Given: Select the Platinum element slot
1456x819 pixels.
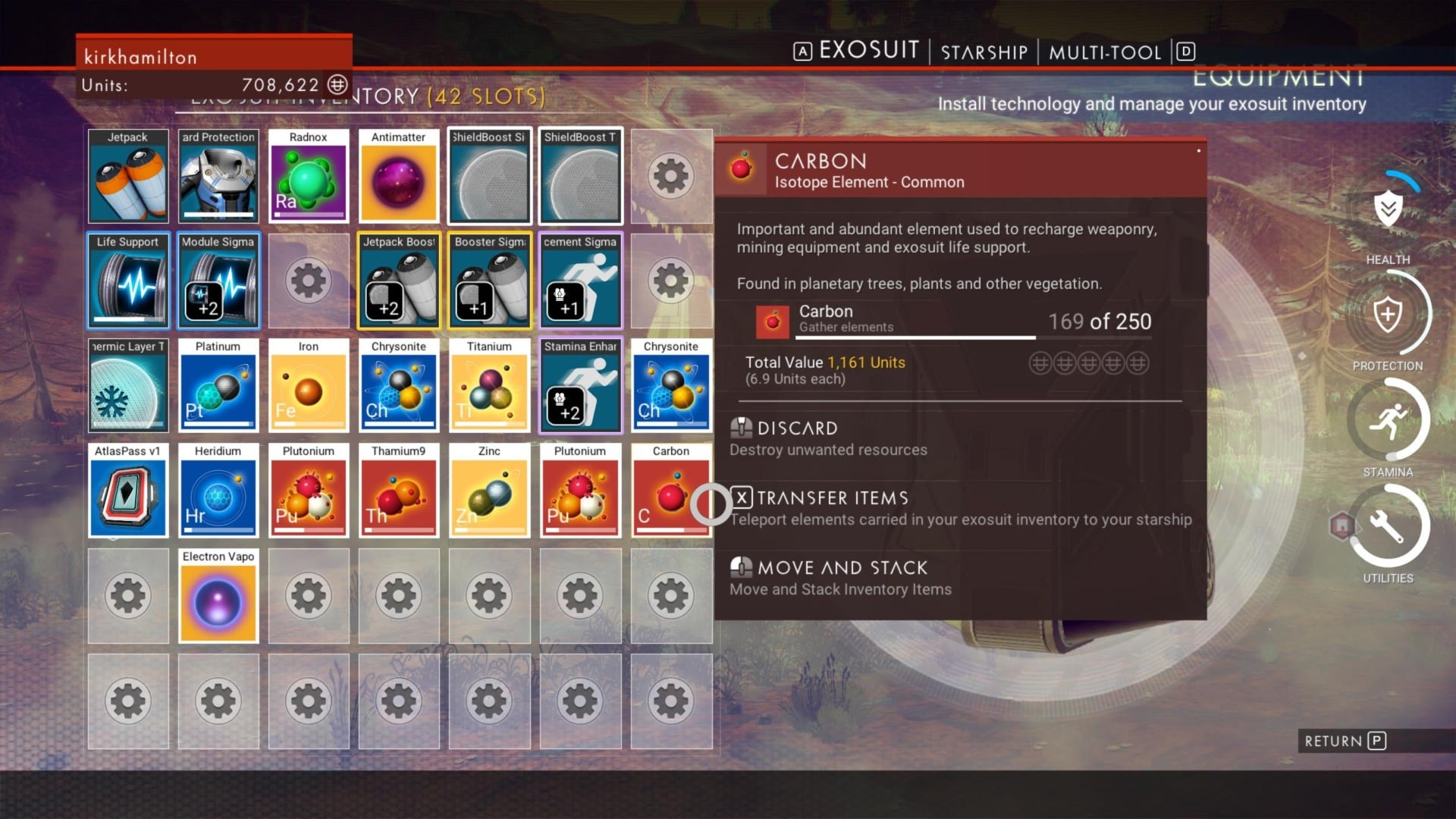Looking at the screenshot, I should (x=218, y=386).
